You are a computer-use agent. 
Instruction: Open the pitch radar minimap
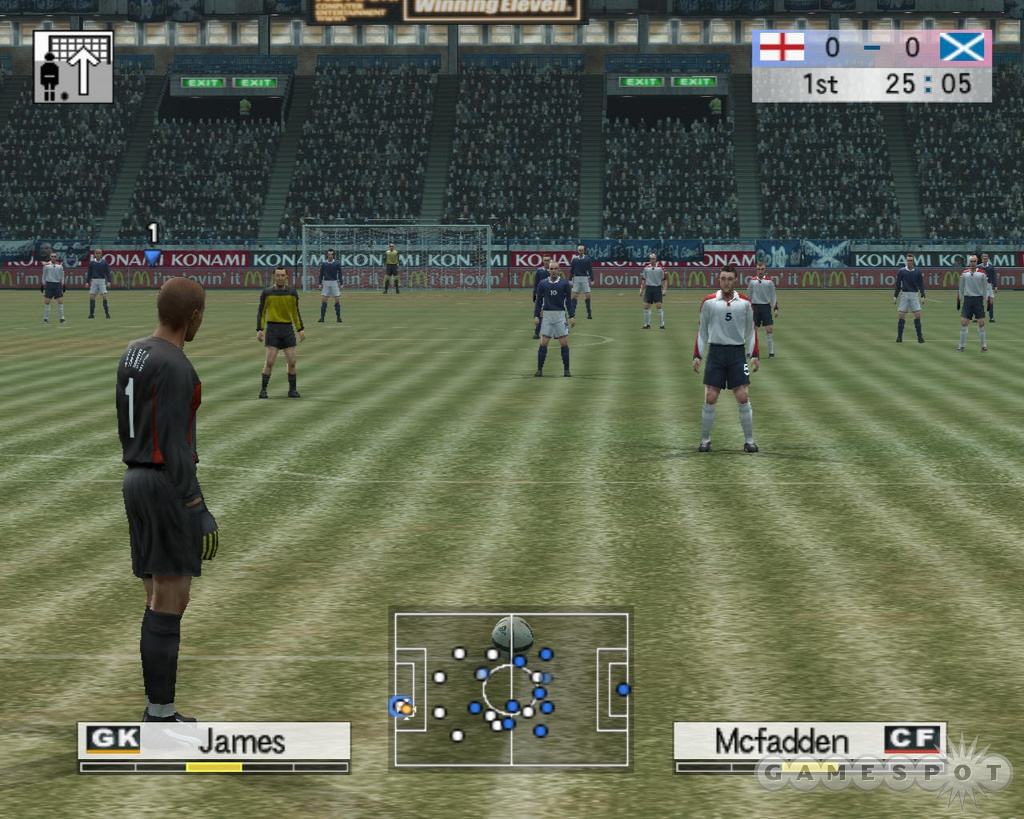[511, 690]
